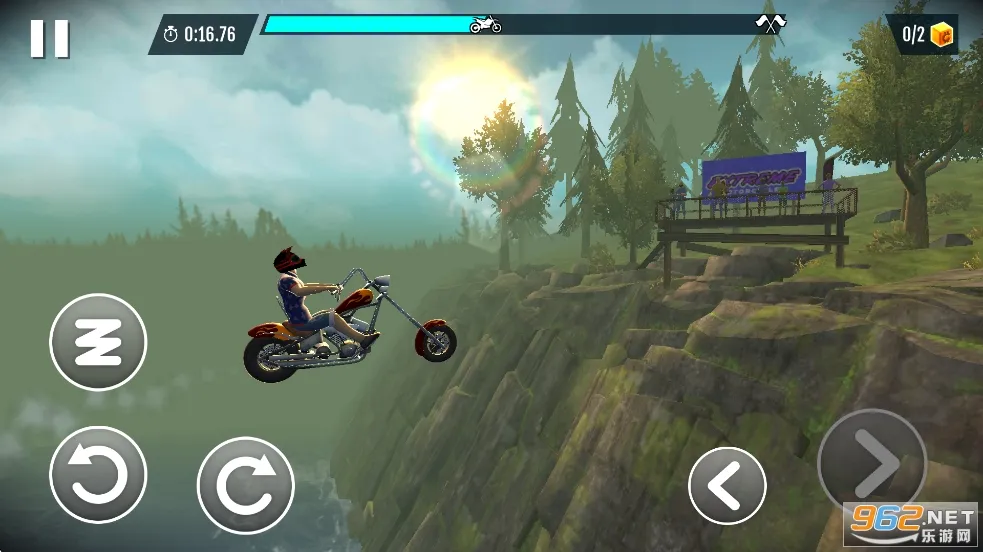The height and width of the screenshot is (552, 983).
Task: Pause the game
Action: pyautogui.click(x=49, y=38)
